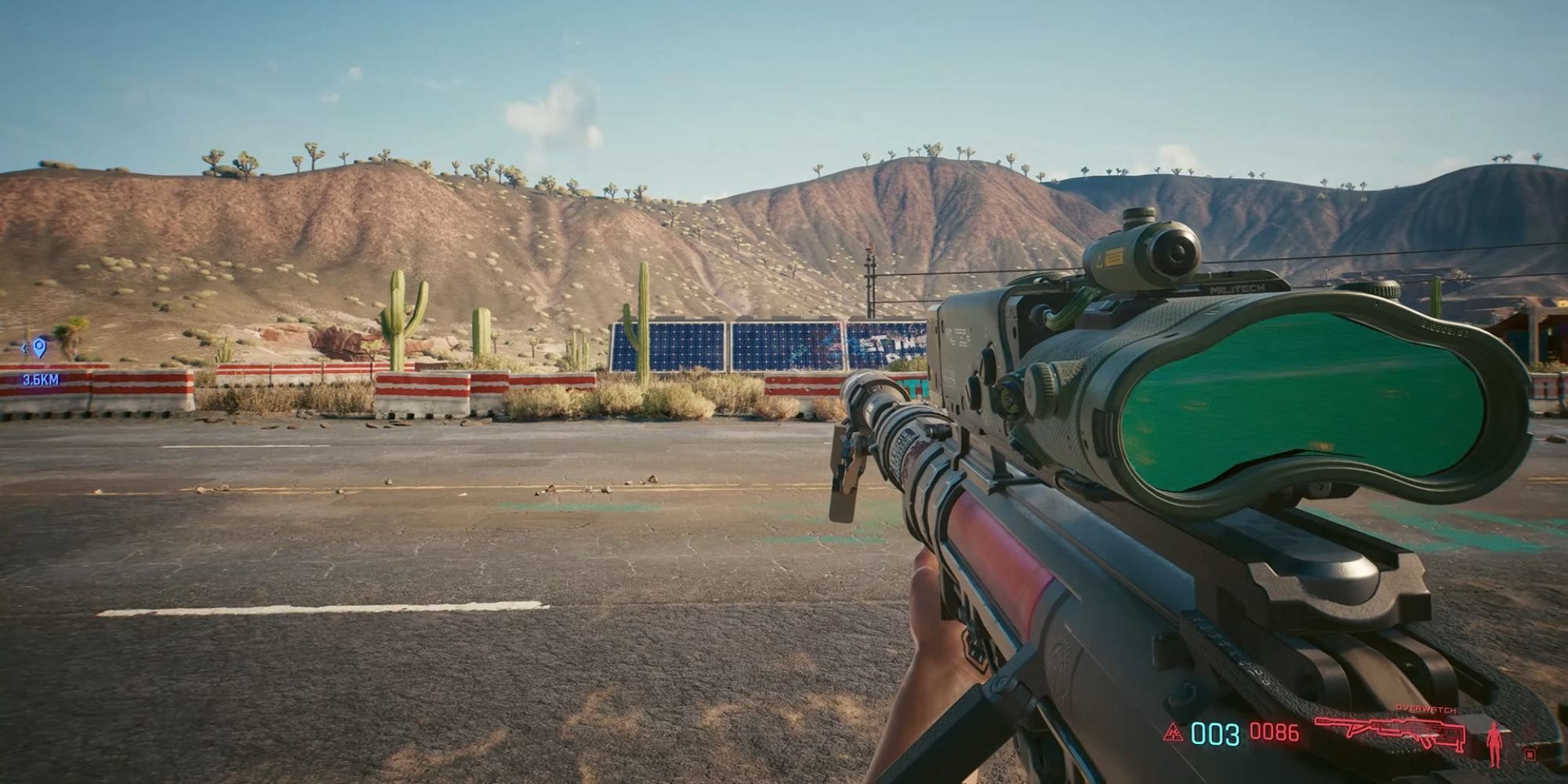Expand the weapon info panel near Overwatch label
Viewport: 1568px width, 784px height.
point(1427,708)
